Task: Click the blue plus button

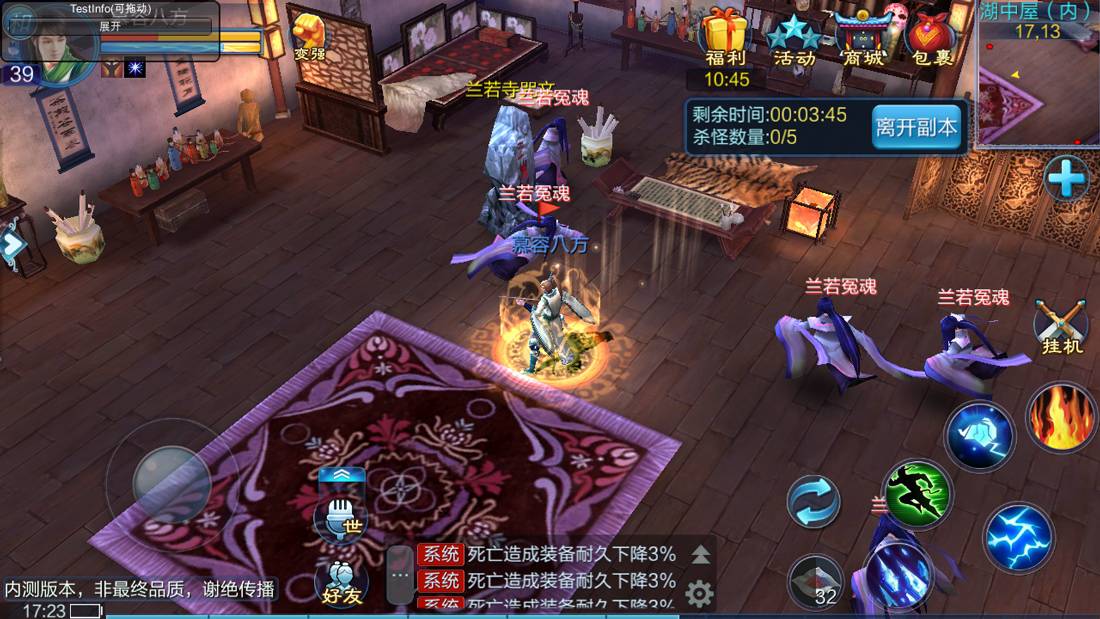Action: tap(1066, 180)
